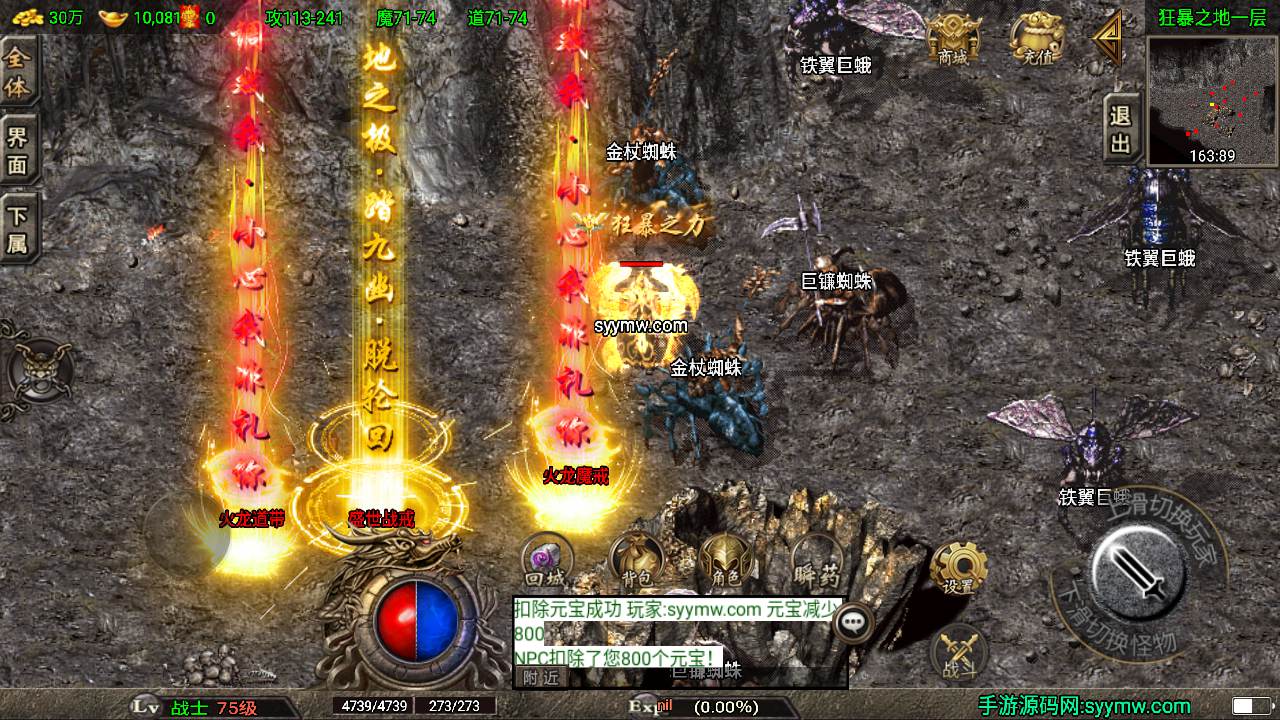Open the minimap of 狂暴之地一层
This screenshot has height=720, width=1280.
pos(1211,100)
